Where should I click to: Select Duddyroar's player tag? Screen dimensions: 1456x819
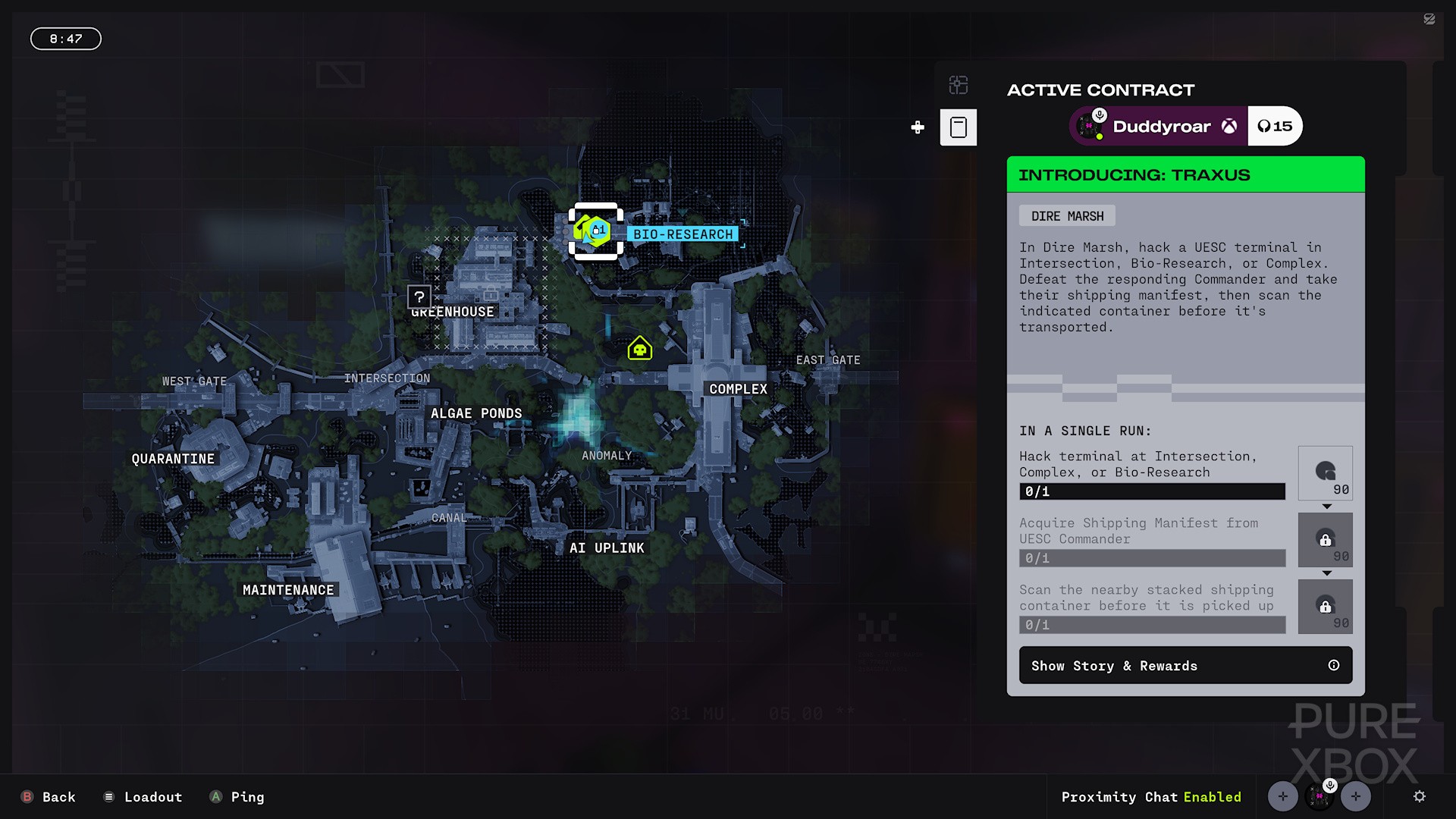coord(1159,127)
